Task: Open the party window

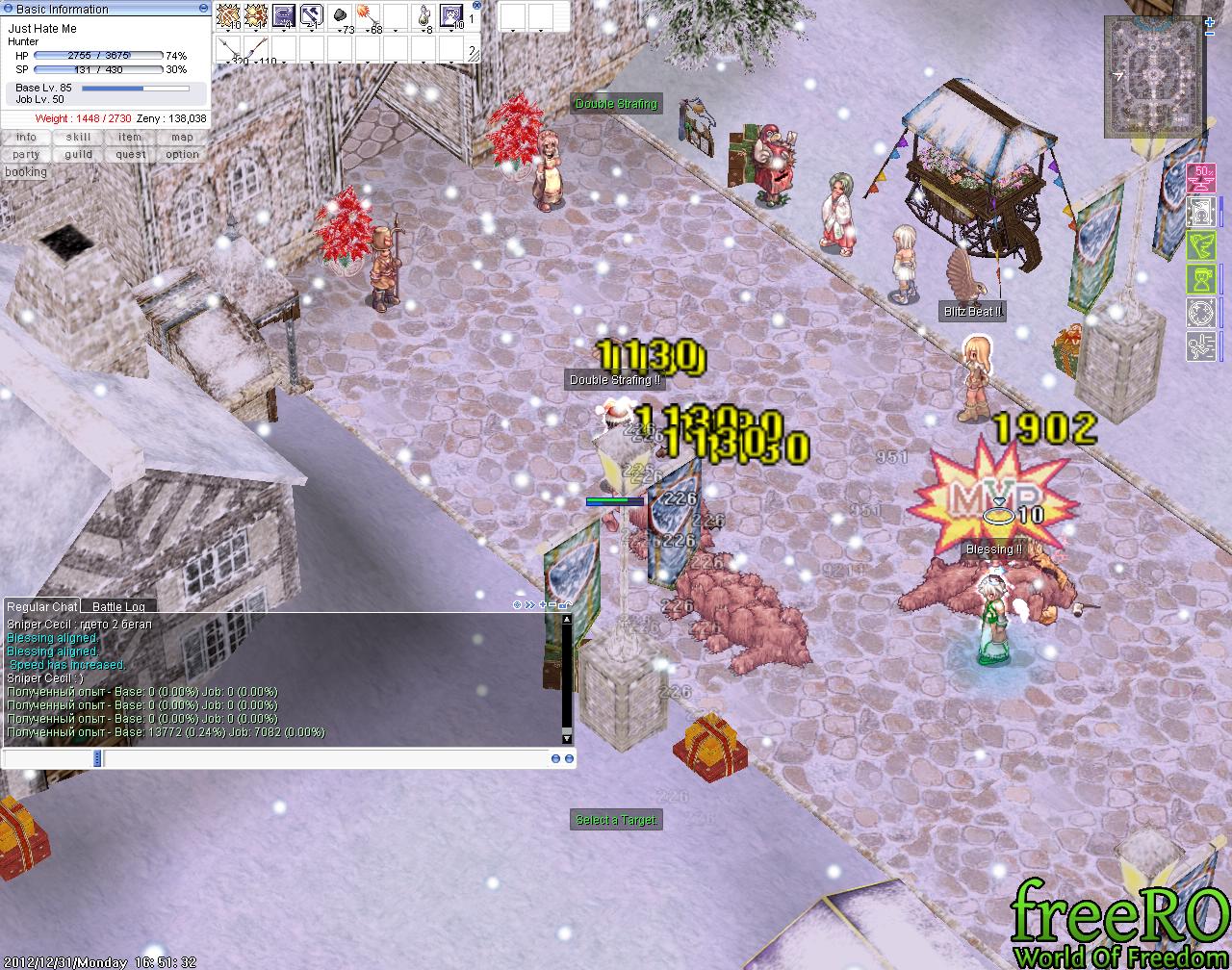Action: (26, 155)
